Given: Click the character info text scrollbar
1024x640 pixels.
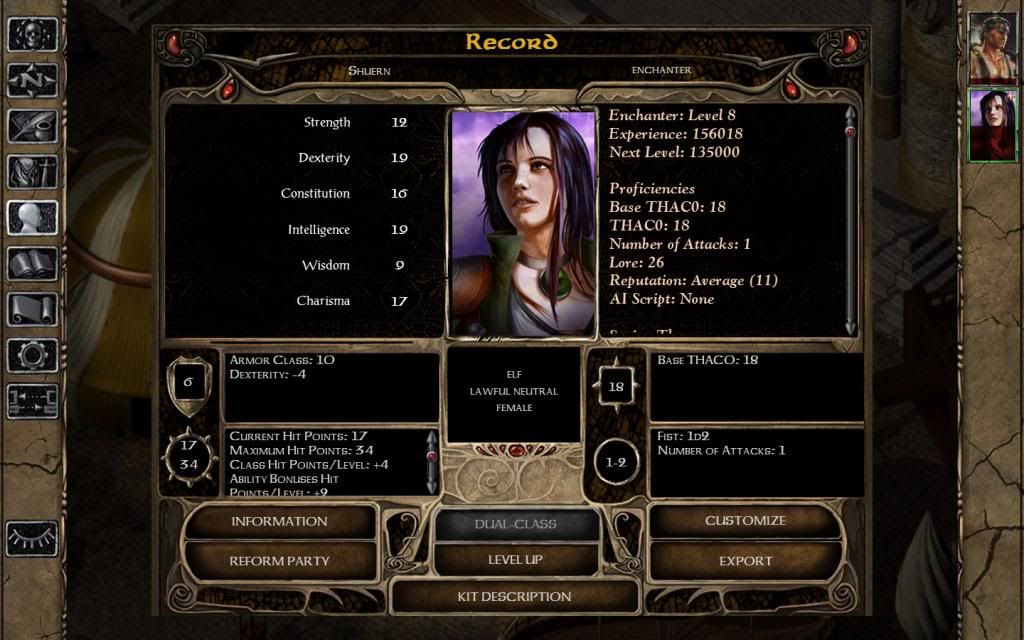Looking at the screenshot, I should coord(851,220).
